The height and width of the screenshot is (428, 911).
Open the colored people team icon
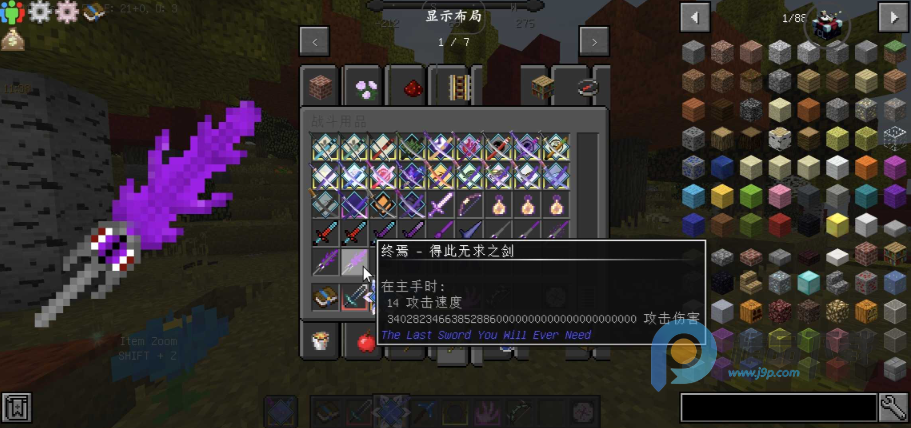tap(14, 13)
